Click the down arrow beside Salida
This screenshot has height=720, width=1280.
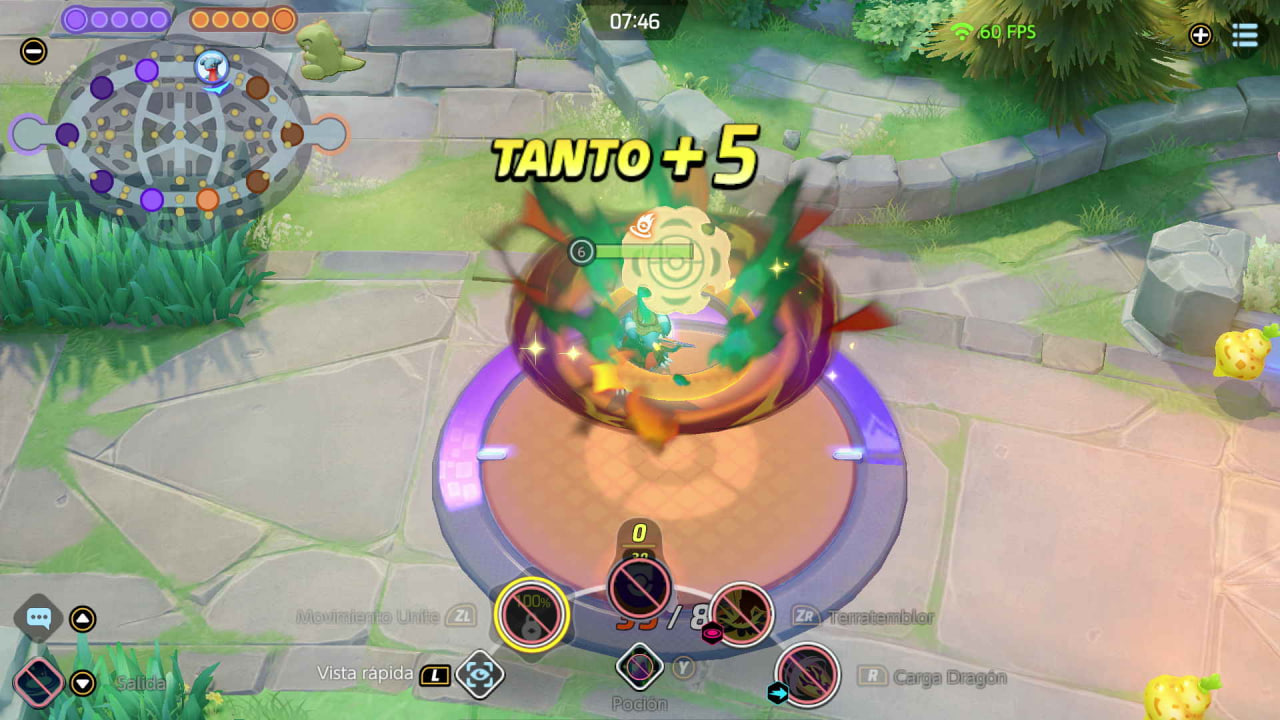[83, 683]
